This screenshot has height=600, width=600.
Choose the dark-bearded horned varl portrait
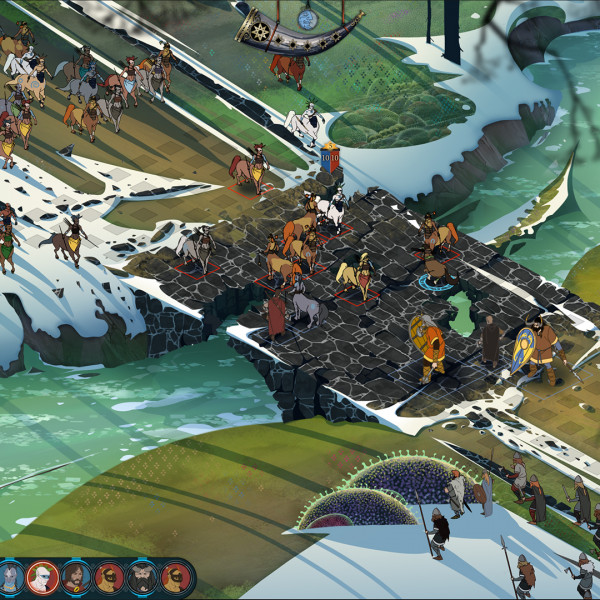coord(143,577)
